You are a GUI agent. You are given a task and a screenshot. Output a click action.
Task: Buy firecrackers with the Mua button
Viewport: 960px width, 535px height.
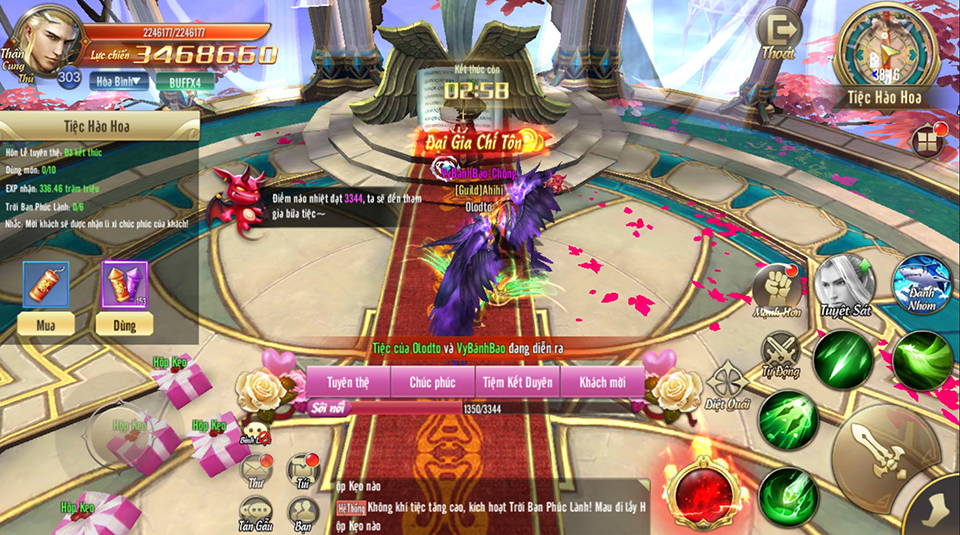[x=45, y=323]
